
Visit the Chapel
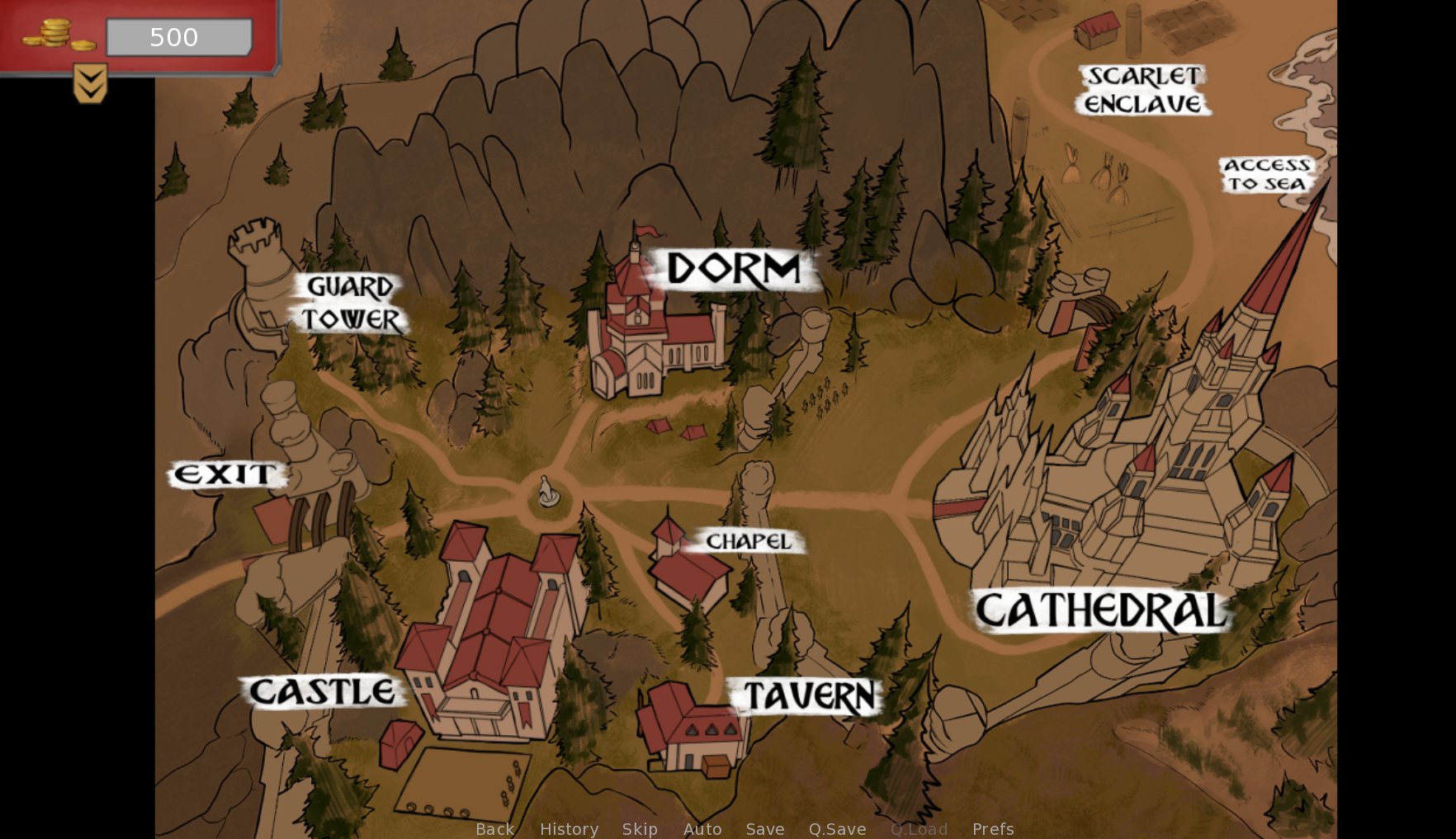click(x=749, y=541)
